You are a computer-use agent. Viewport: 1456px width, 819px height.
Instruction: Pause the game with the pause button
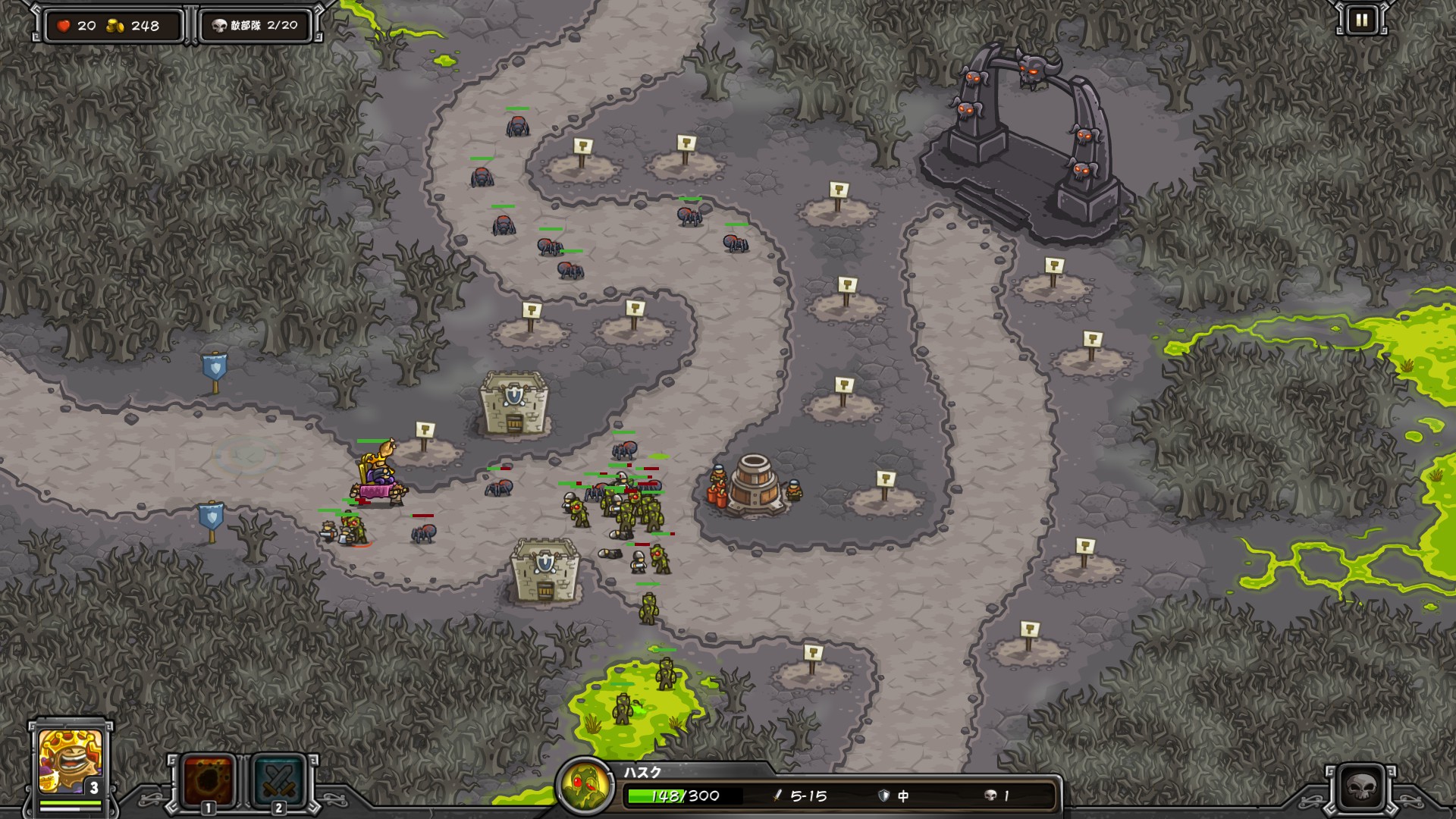[1361, 20]
